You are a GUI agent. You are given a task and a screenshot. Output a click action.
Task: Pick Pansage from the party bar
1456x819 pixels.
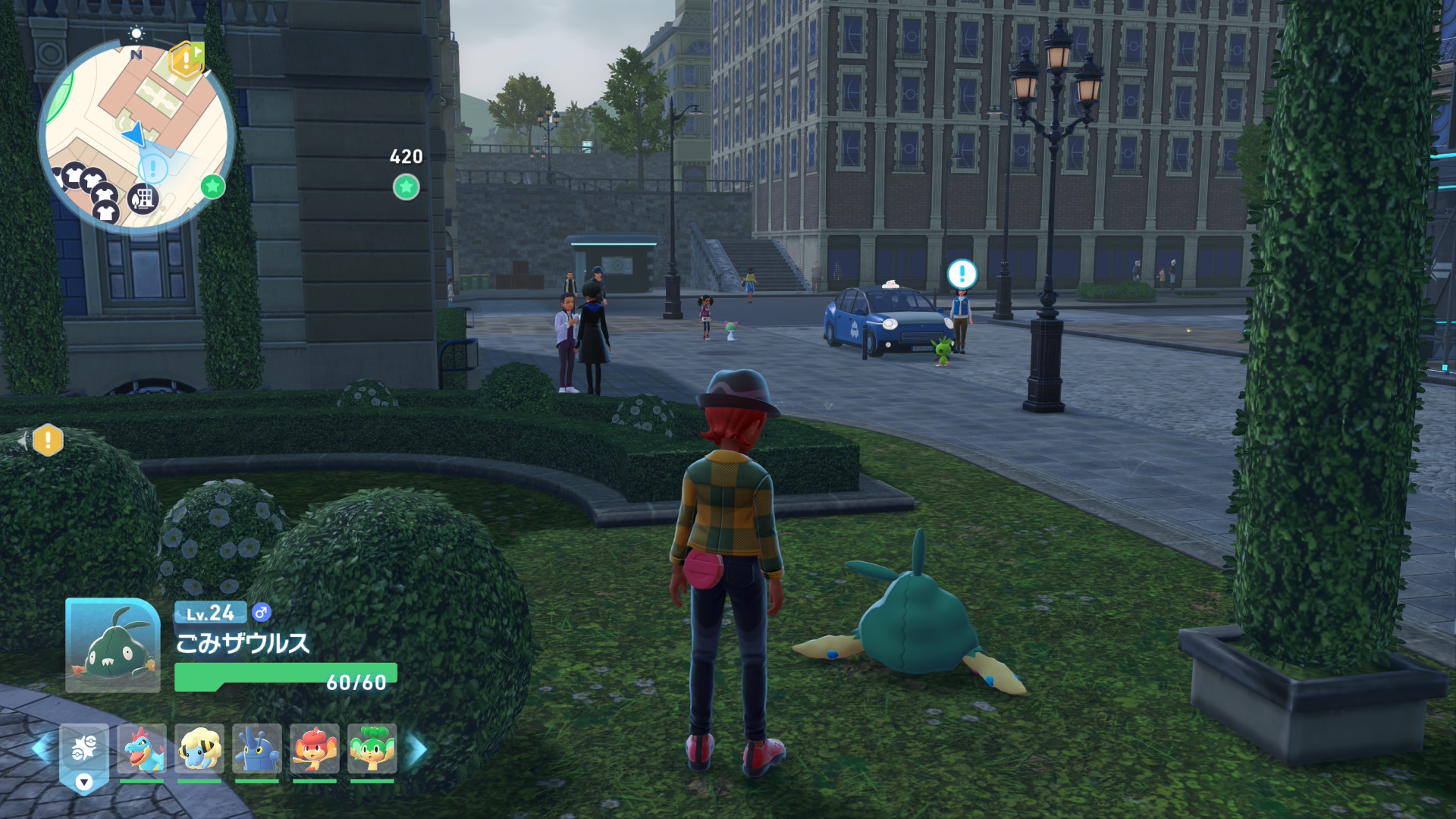[x=372, y=748]
